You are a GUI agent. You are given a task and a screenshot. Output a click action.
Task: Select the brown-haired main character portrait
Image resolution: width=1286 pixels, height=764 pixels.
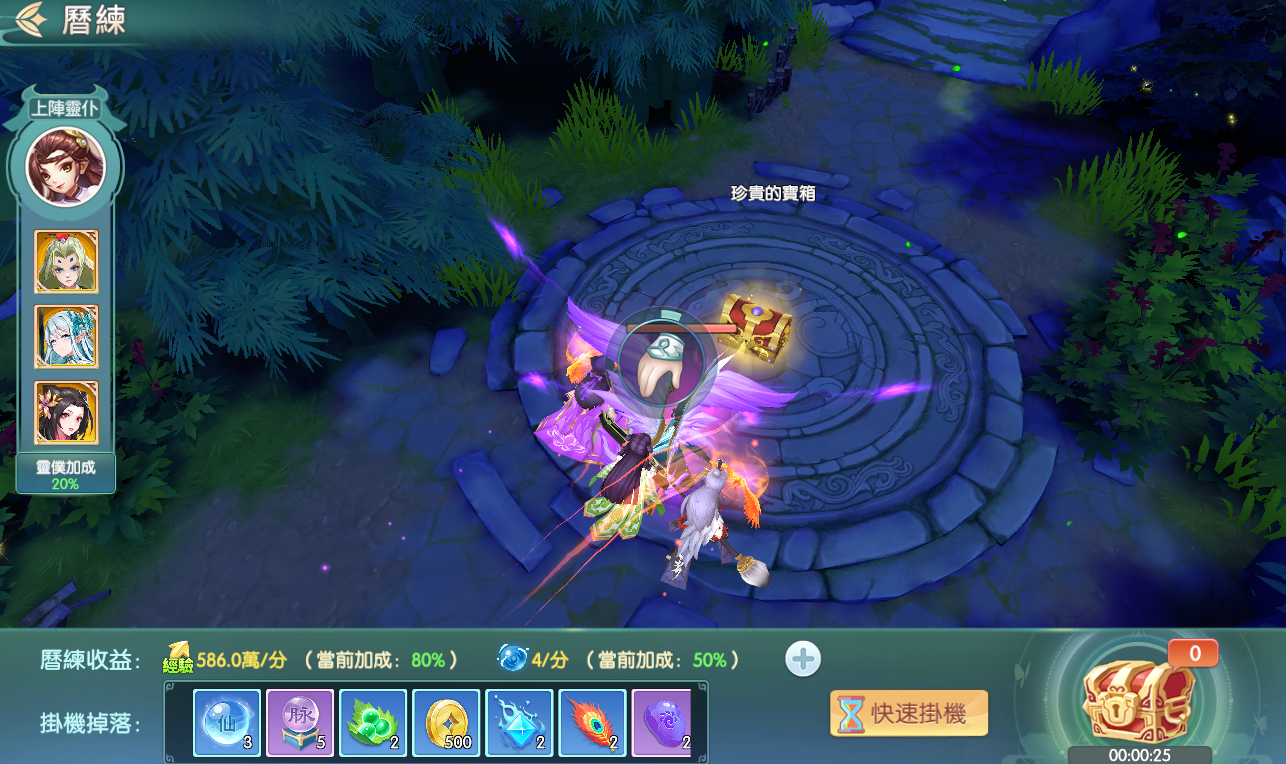[66, 166]
